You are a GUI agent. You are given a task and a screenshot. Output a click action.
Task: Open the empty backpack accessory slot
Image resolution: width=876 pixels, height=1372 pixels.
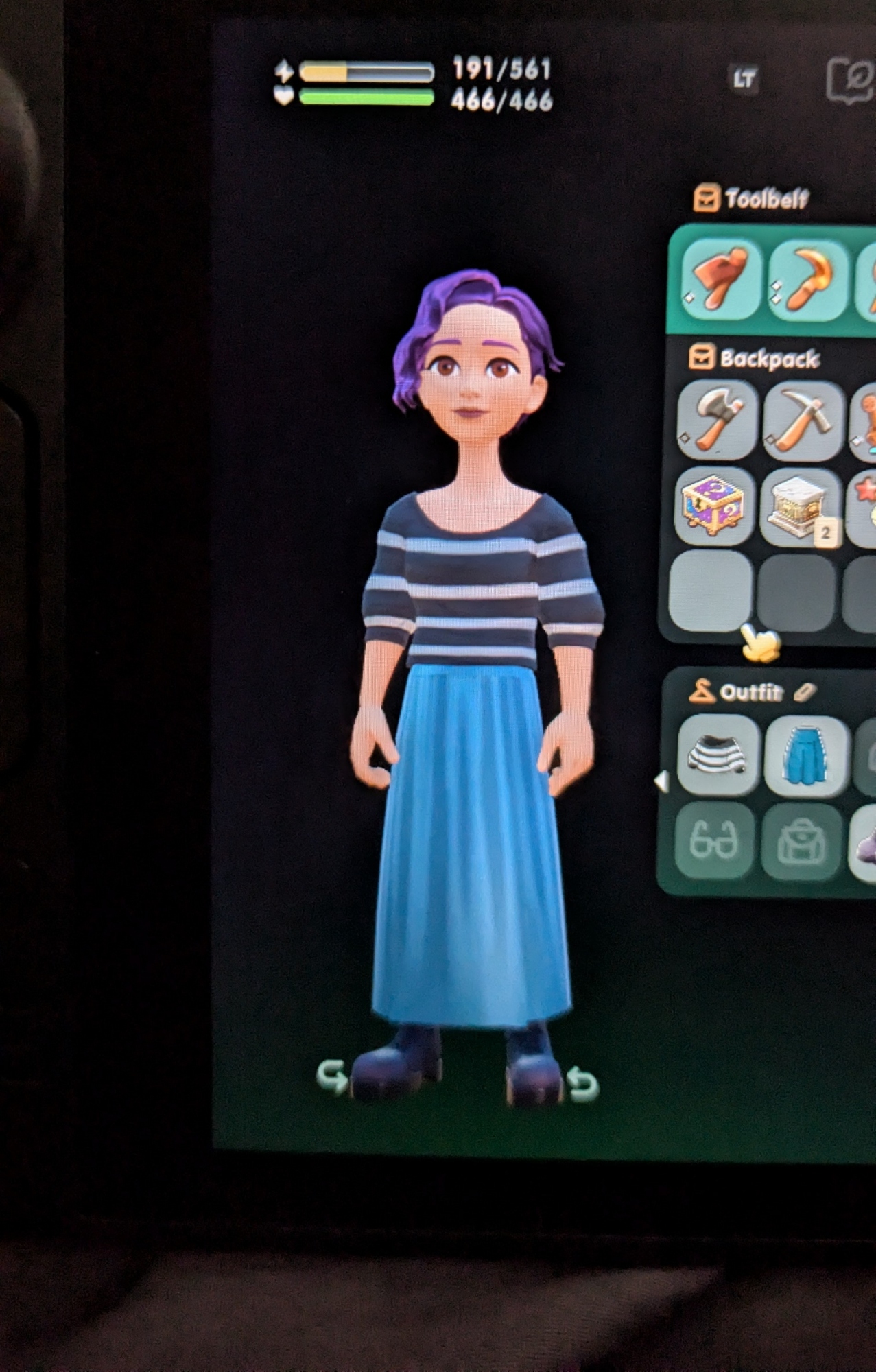coord(801,842)
